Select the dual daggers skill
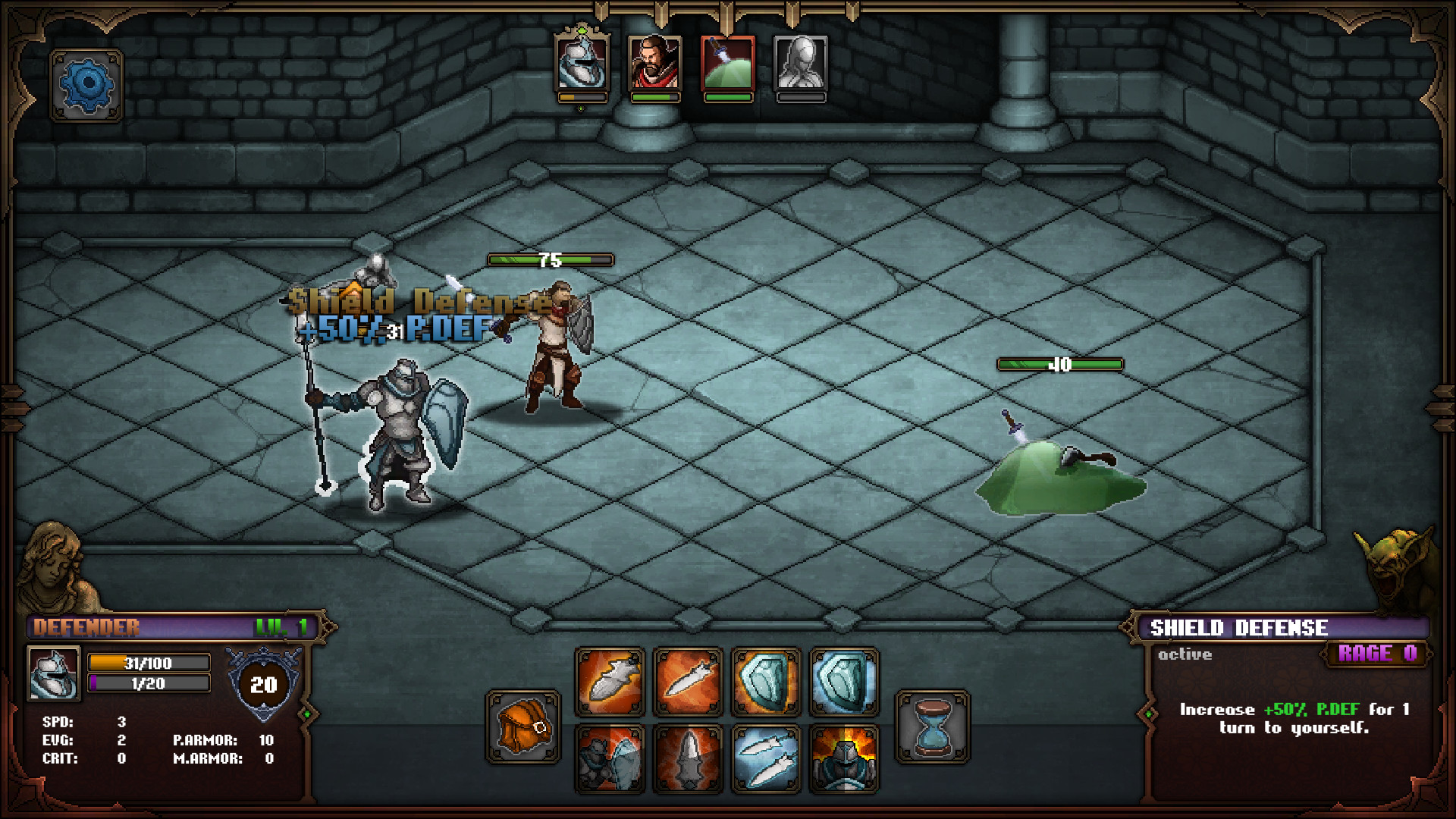1456x819 pixels. (767, 758)
